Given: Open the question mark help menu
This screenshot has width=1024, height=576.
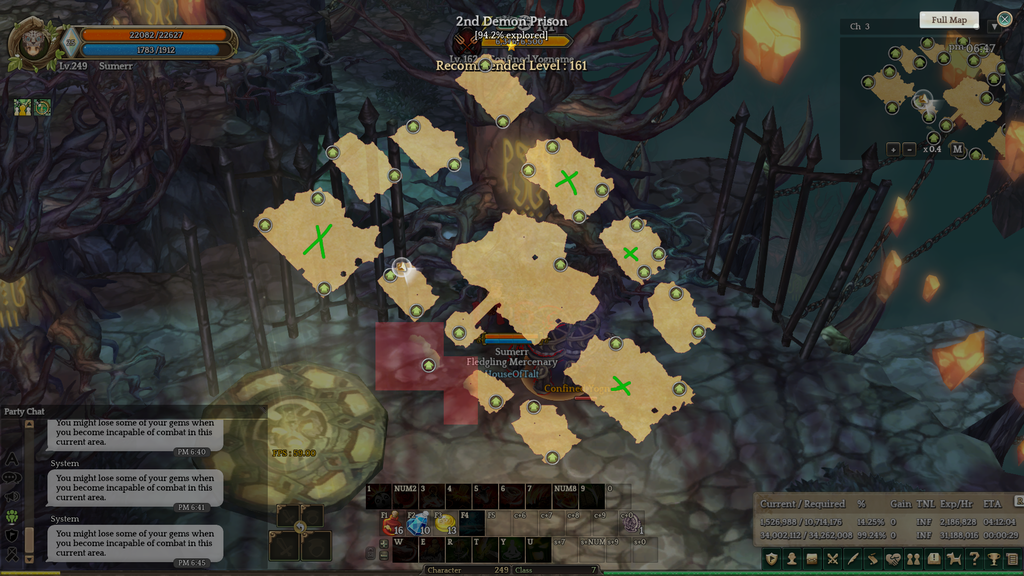Looking at the screenshot, I should point(974,559).
